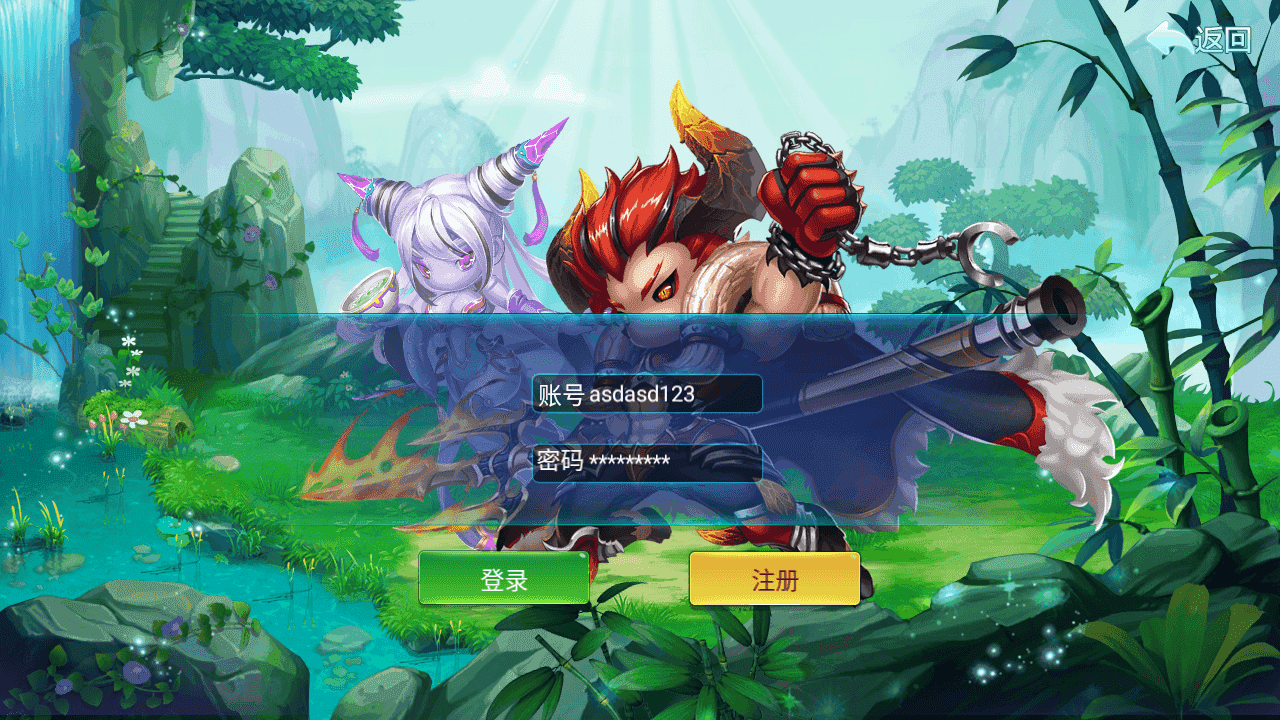Click the green 登录 login button

click(503, 579)
